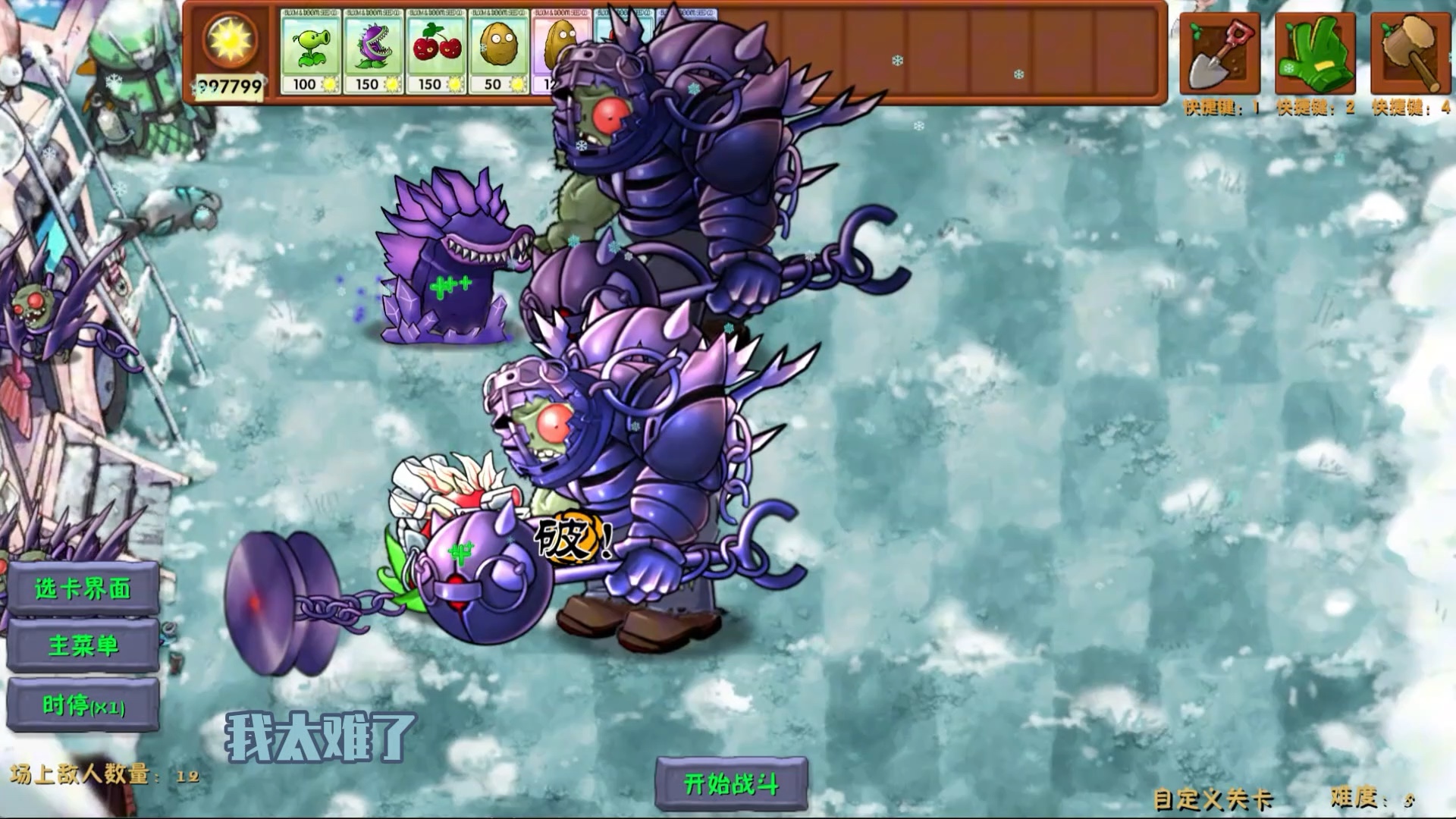Open 选卡界面 card selection screen

coord(81,588)
